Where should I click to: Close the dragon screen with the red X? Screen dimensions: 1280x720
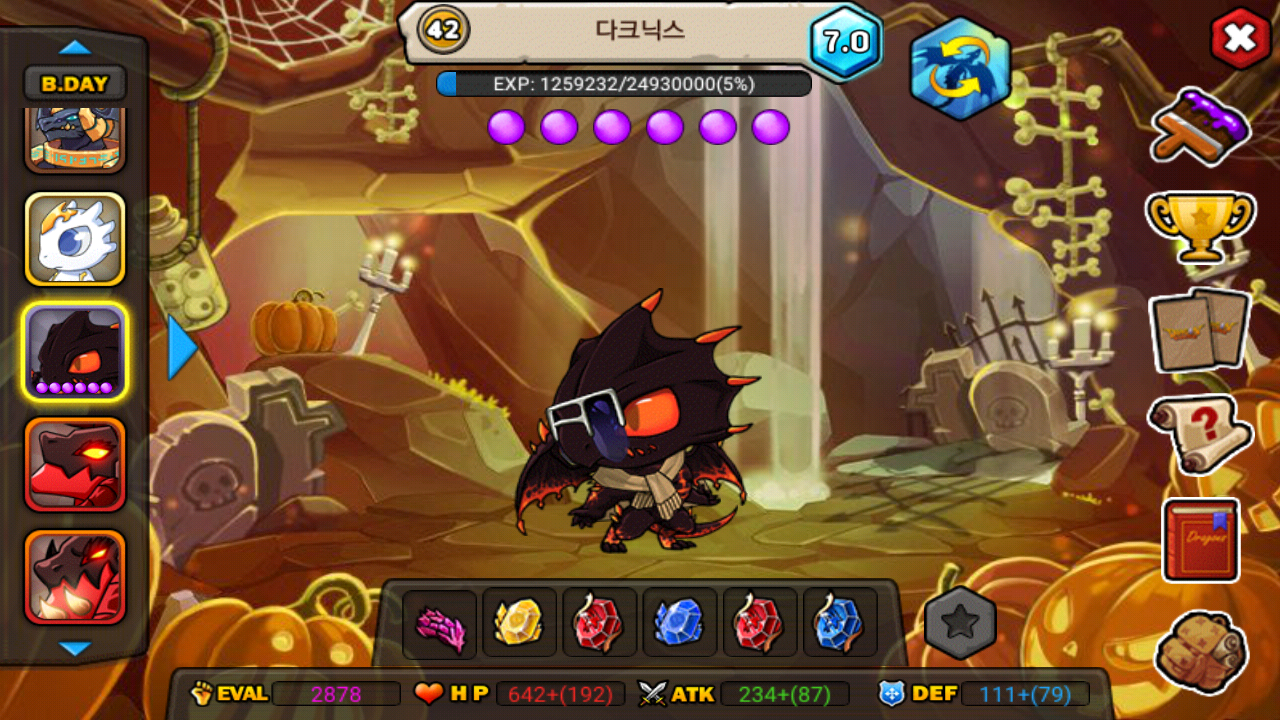pyautogui.click(x=1240, y=39)
